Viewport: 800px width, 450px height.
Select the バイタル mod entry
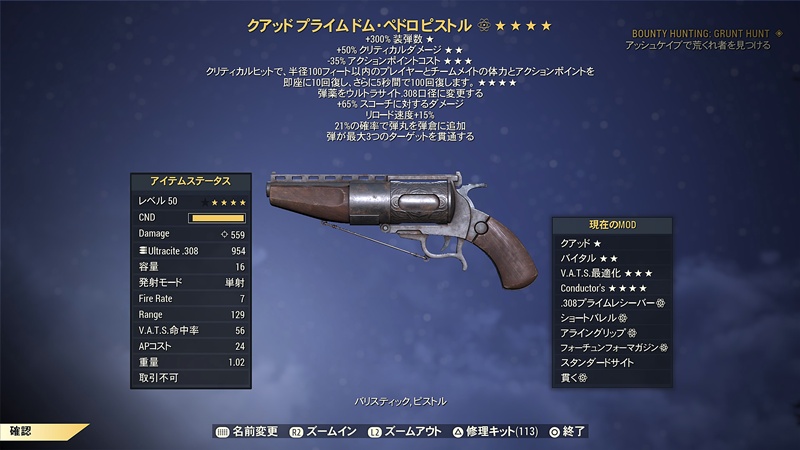tap(587, 258)
